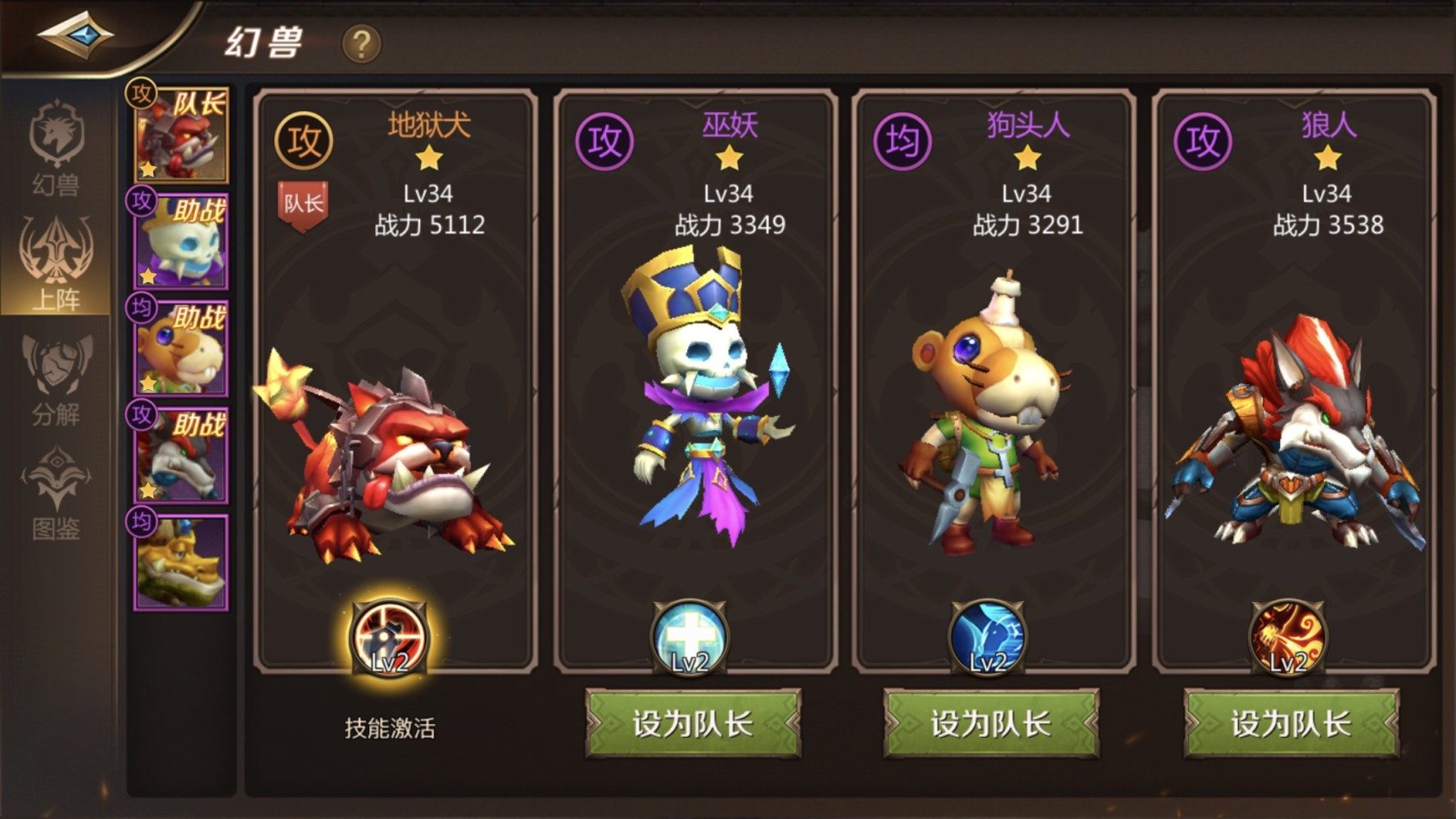1456x819 pixels.
Task: Set 巫妖 as captain with 设为队长
Action: coord(693,723)
